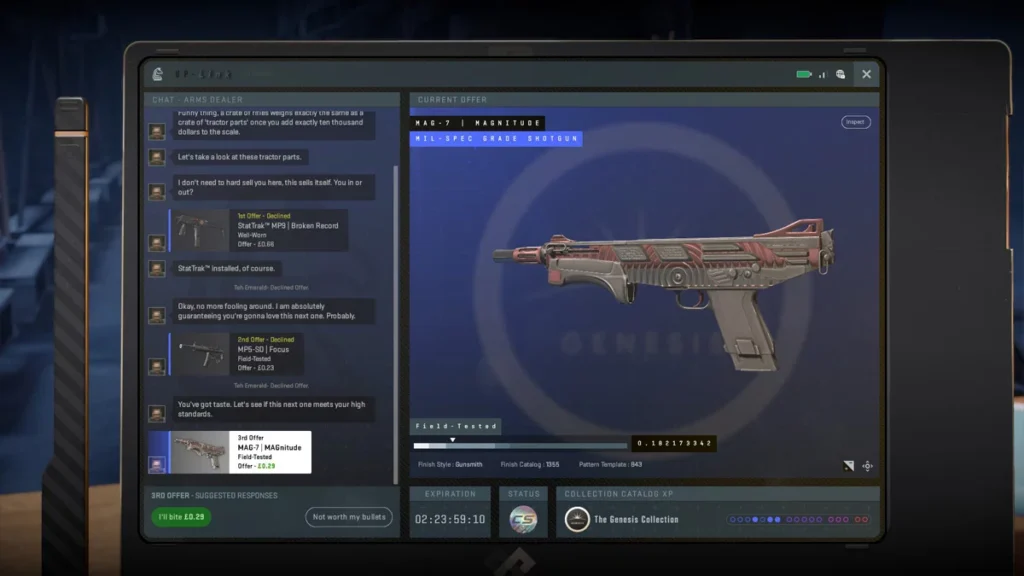The width and height of the screenshot is (1024, 576).
Task: Toggle the square icon beside the crosshair
Action: click(x=849, y=466)
